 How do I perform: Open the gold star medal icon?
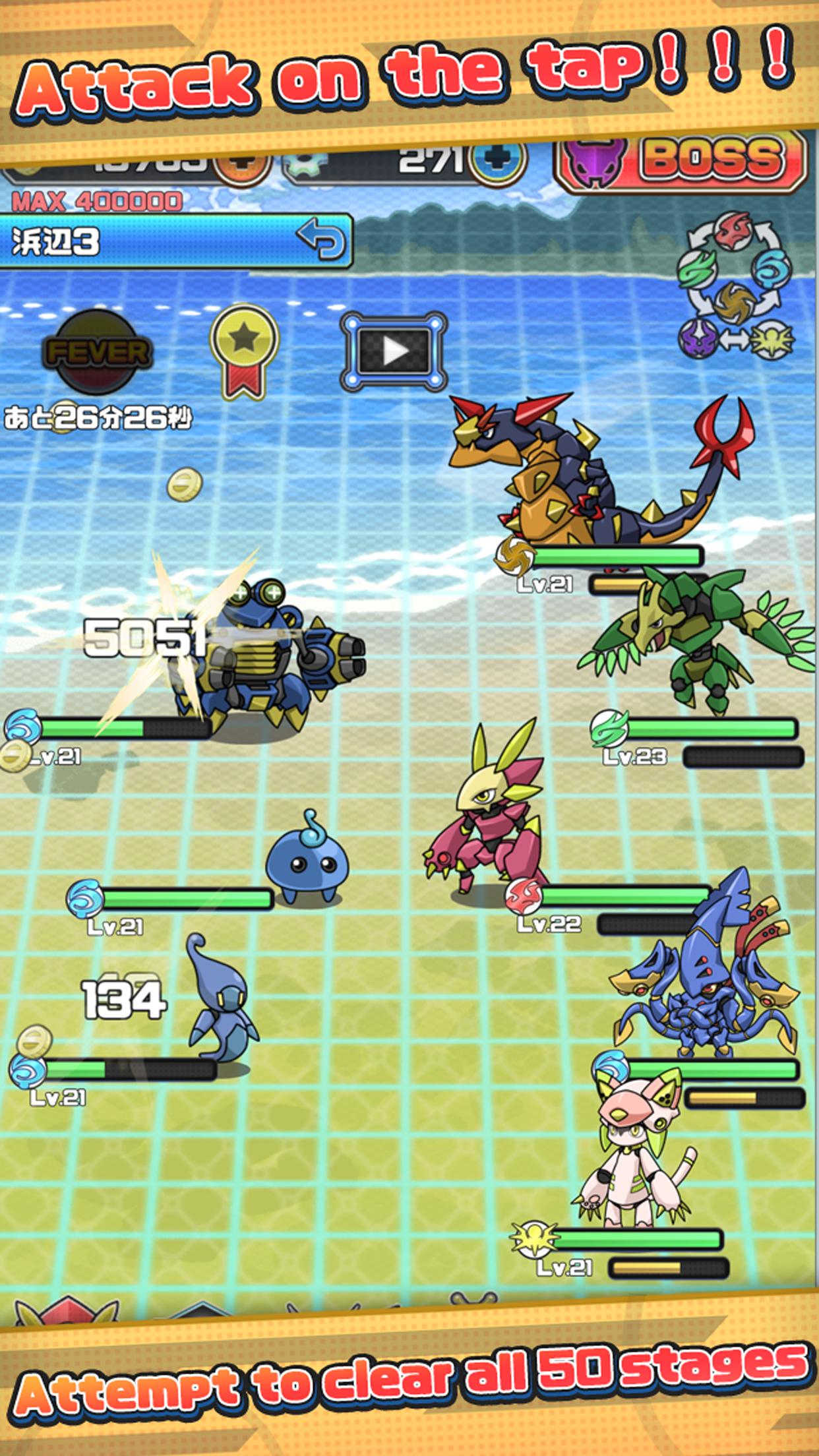click(x=243, y=350)
